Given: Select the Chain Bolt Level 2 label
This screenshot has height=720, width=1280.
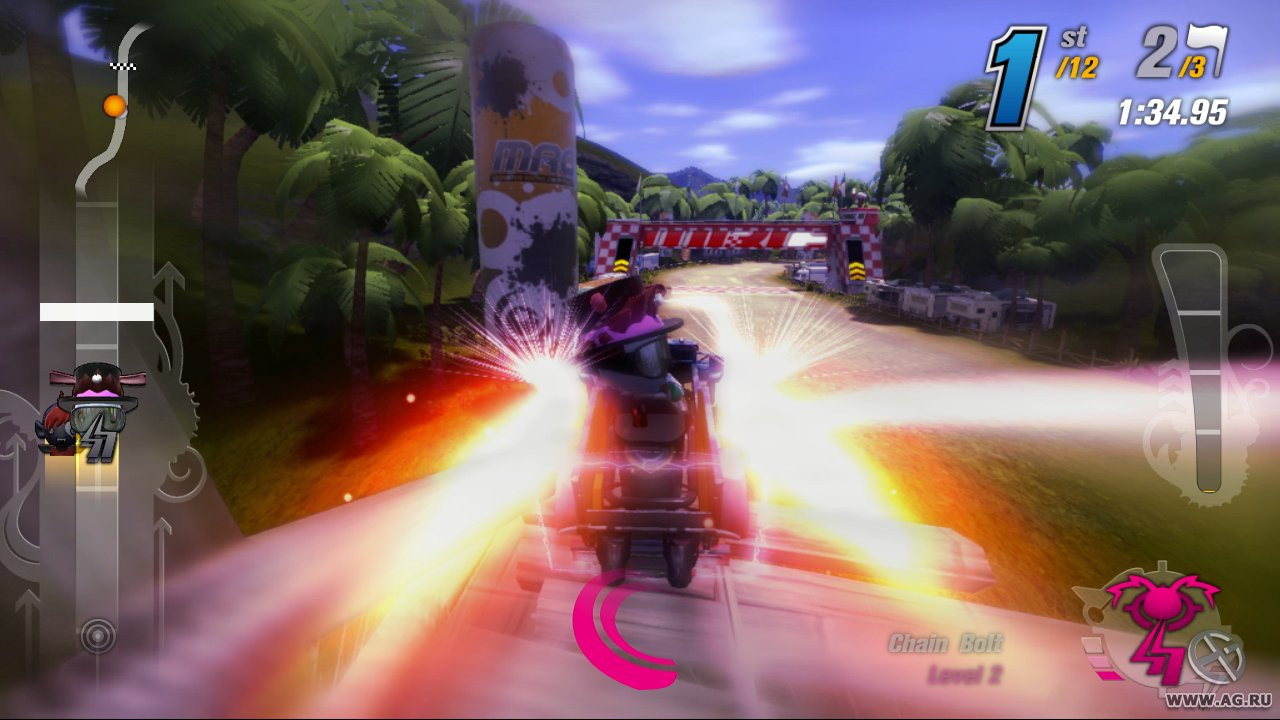Looking at the screenshot, I should pyautogui.click(x=952, y=655).
